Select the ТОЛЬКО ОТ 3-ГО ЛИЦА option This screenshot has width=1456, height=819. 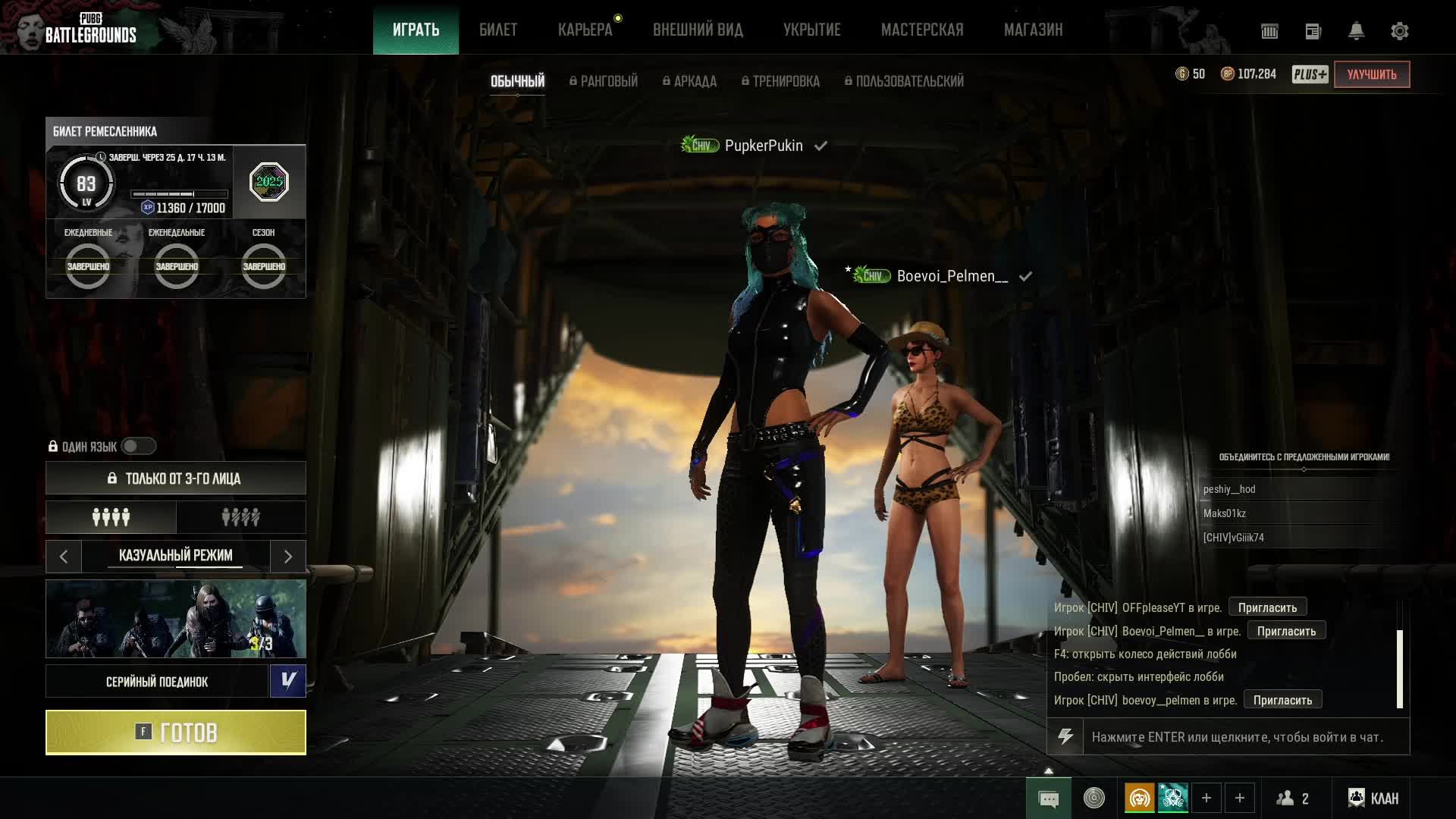pyautogui.click(x=175, y=479)
